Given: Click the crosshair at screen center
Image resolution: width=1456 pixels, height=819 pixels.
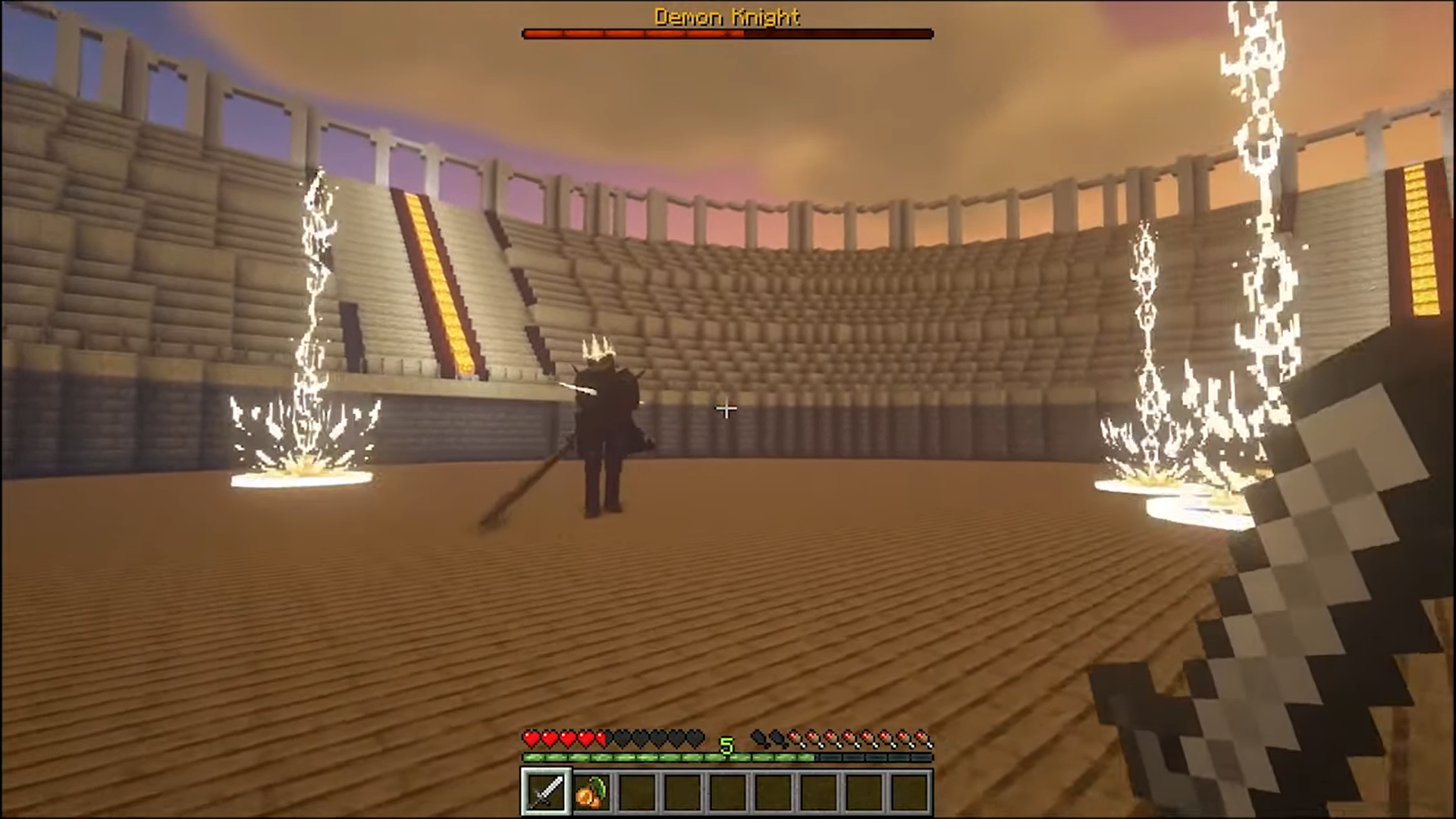Looking at the screenshot, I should pos(726,409).
